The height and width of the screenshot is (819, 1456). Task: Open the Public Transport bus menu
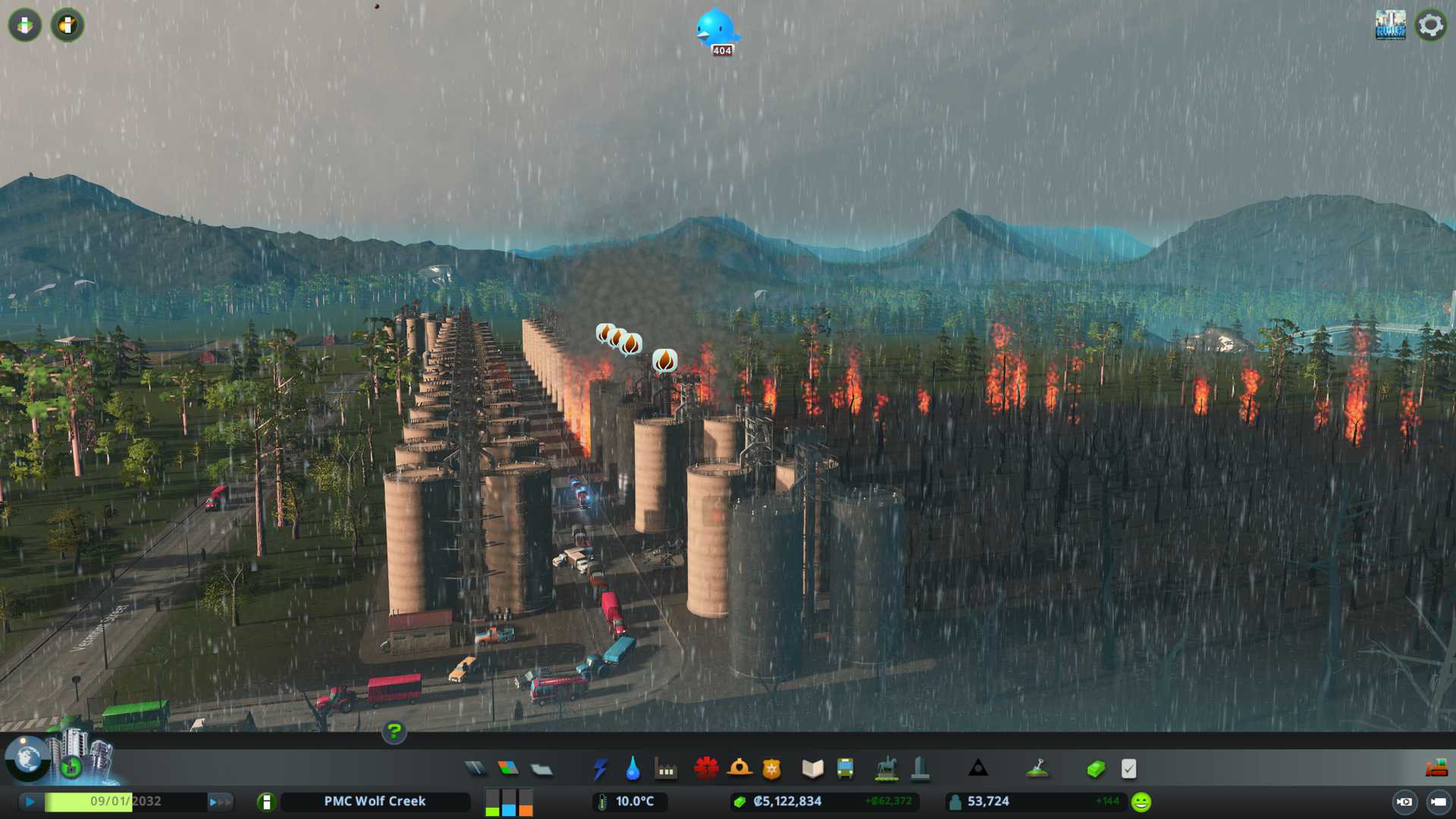845,769
